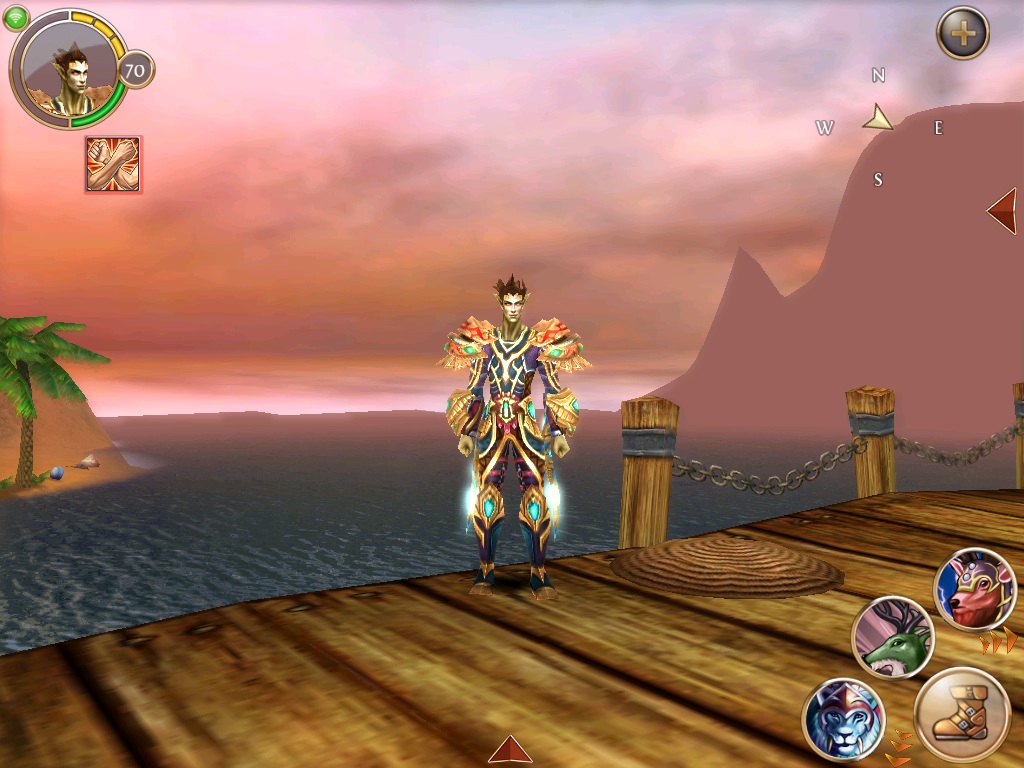Click the compass direction arrow
The height and width of the screenshot is (768, 1024).
click(x=878, y=119)
